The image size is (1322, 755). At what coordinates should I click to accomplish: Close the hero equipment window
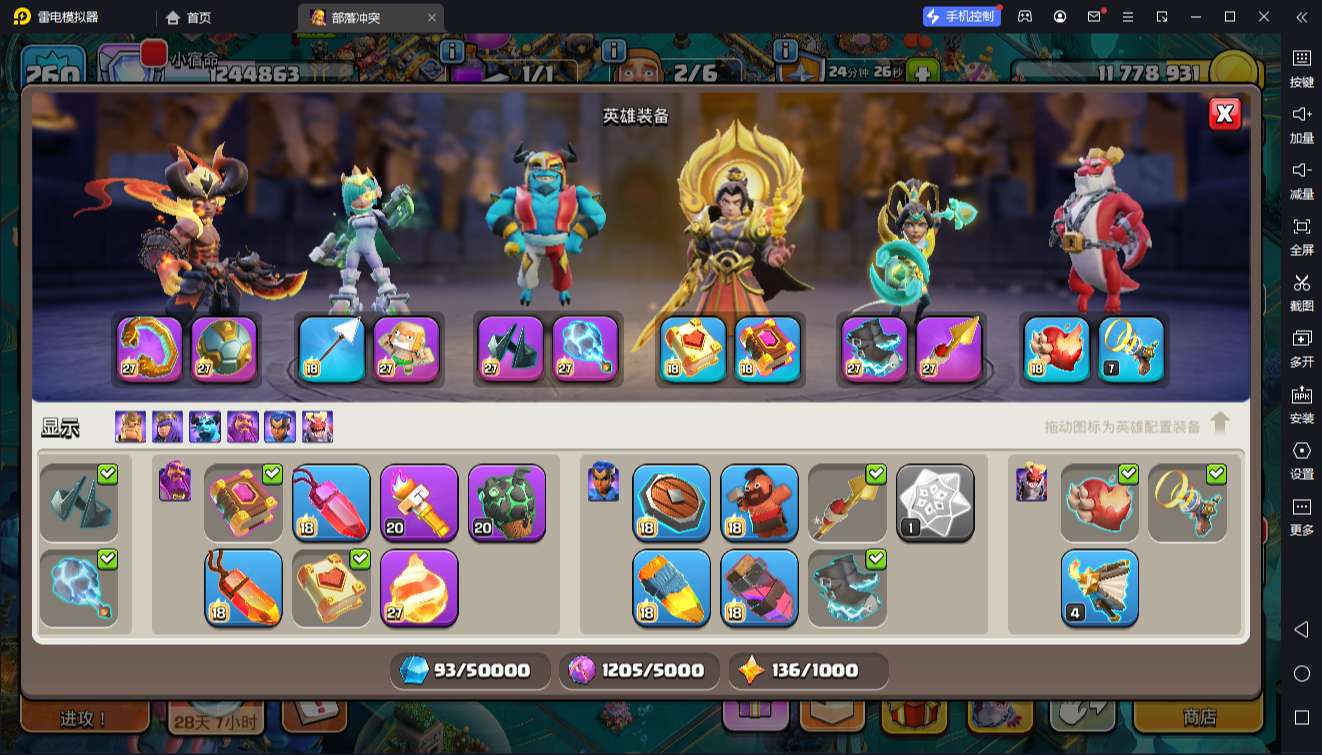[1224, 114]
